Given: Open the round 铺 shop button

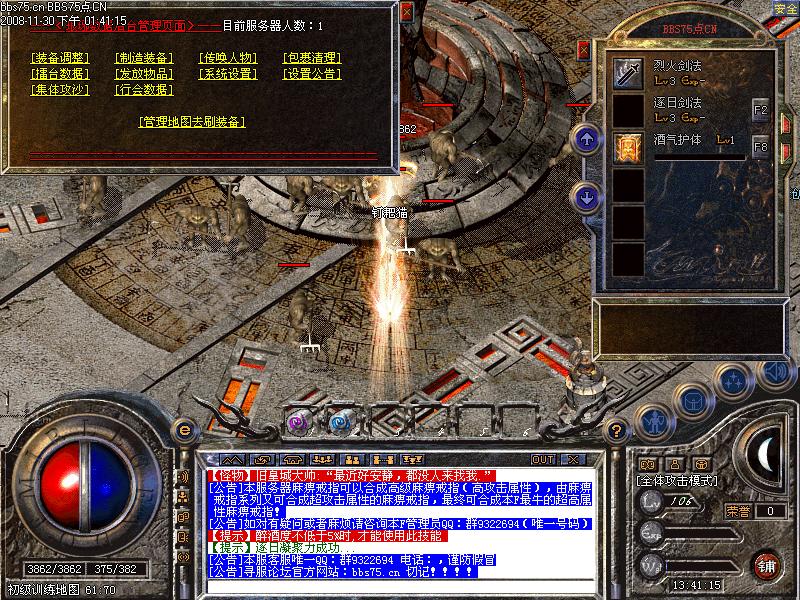Looking at the screenshot, I should (x=767, y=565).
